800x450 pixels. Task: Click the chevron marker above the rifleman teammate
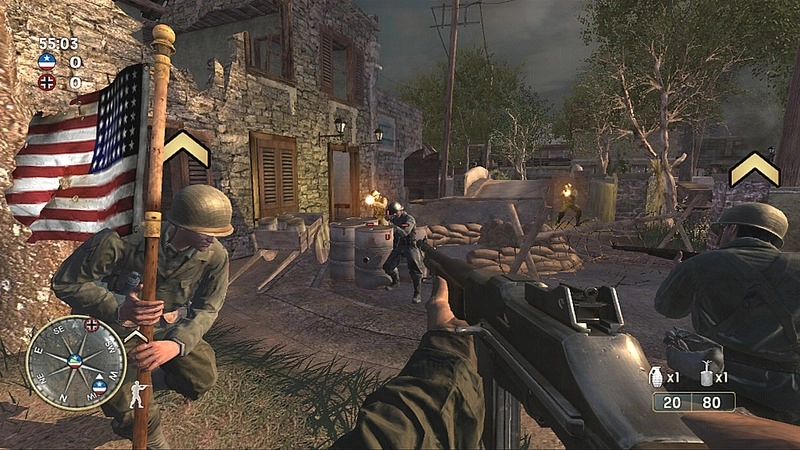(x=754, y=168)
